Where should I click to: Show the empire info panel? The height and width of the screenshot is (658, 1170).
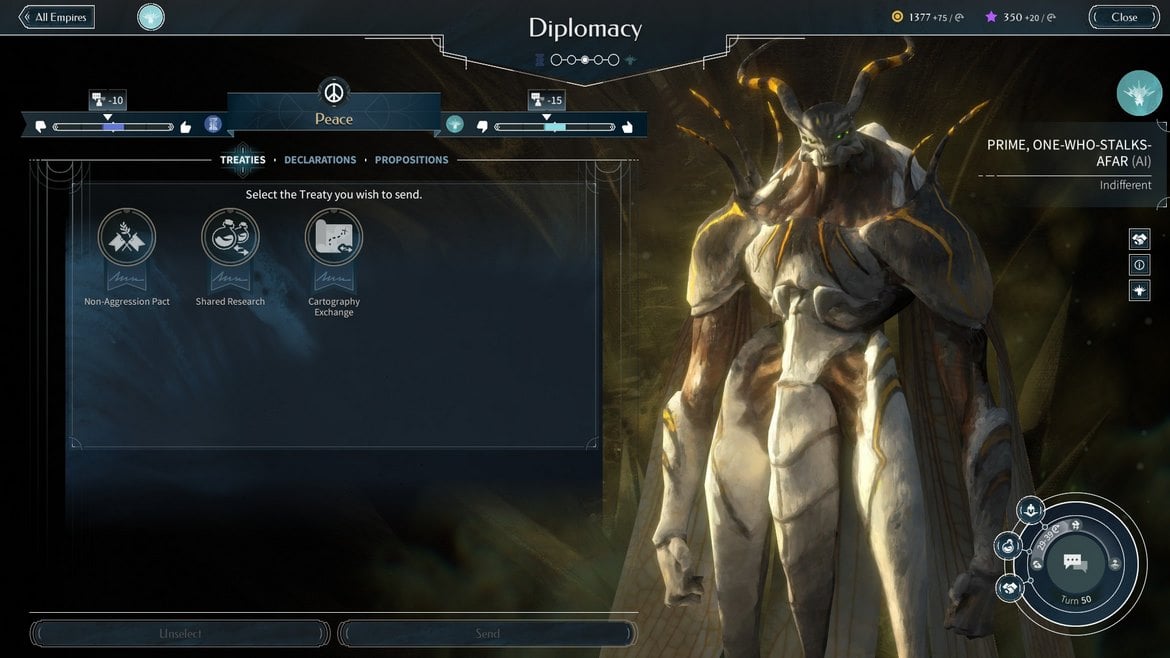[1139, 265]
